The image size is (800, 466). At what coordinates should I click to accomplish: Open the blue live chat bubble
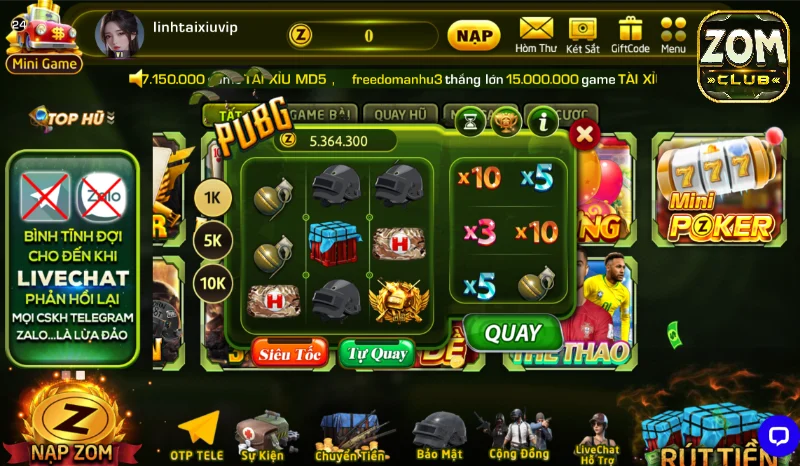point(776,435)
